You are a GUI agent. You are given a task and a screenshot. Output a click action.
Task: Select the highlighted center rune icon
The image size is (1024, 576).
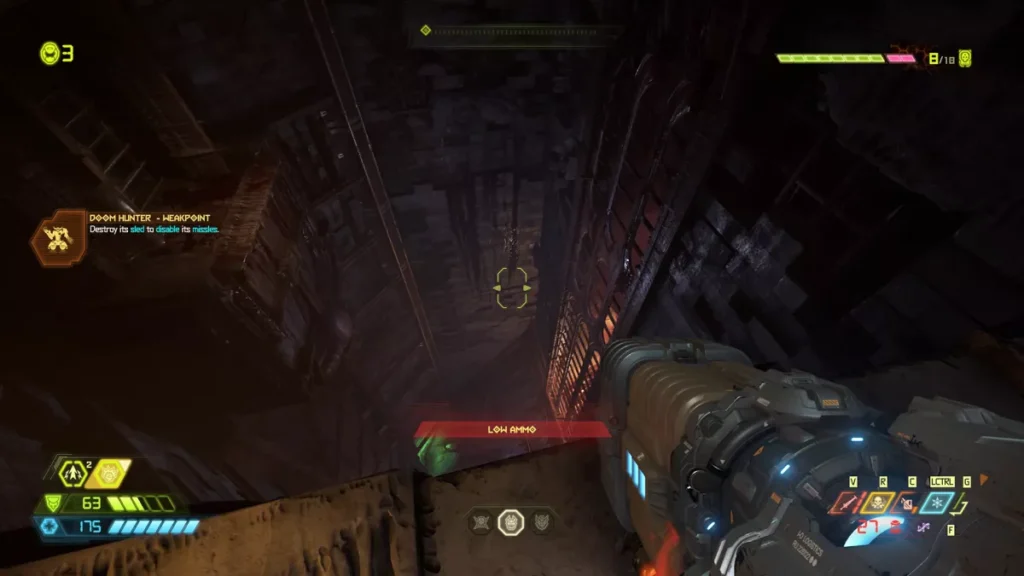(511, 522)
